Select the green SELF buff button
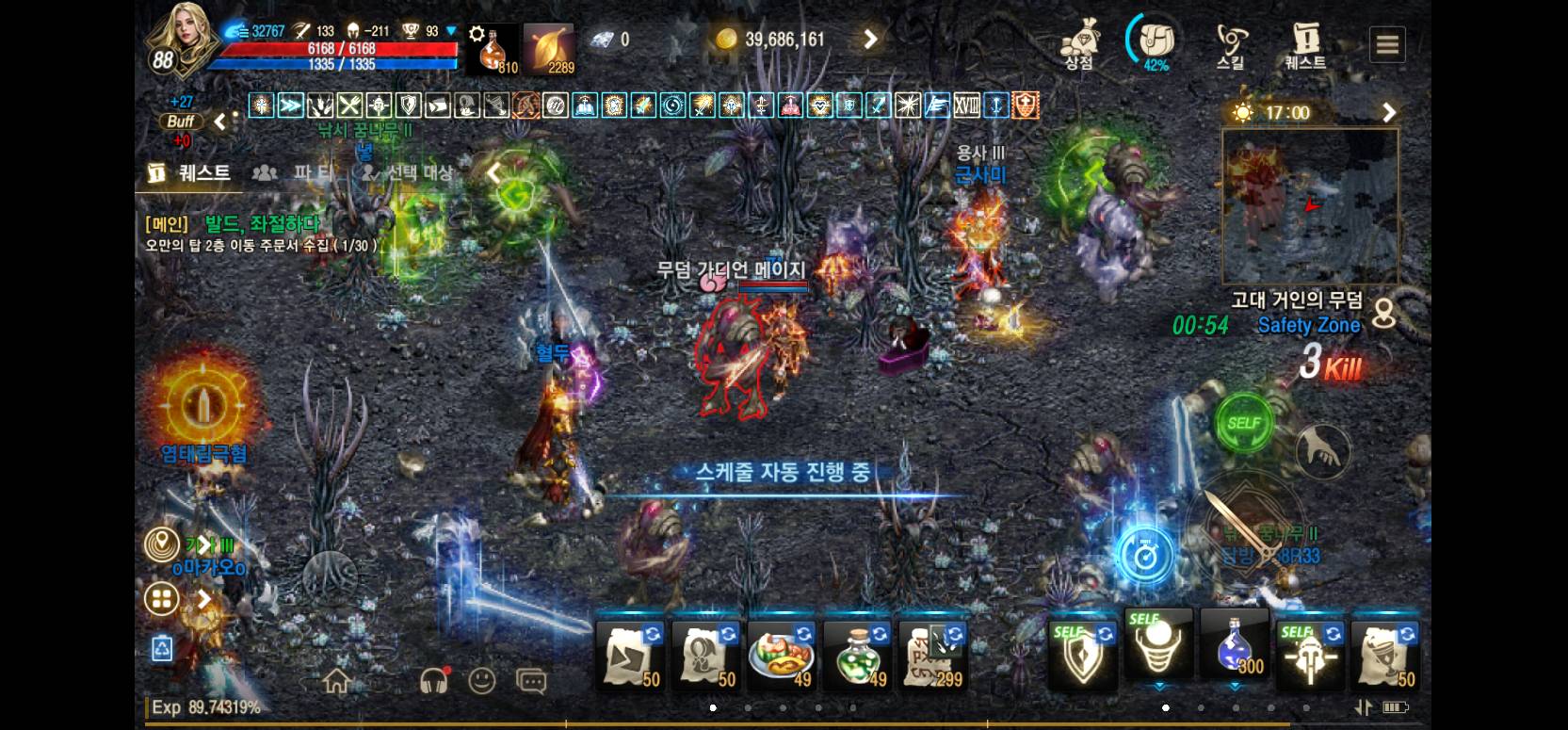This screenshot has width=1568, height=730. [x=1244, y=424]
